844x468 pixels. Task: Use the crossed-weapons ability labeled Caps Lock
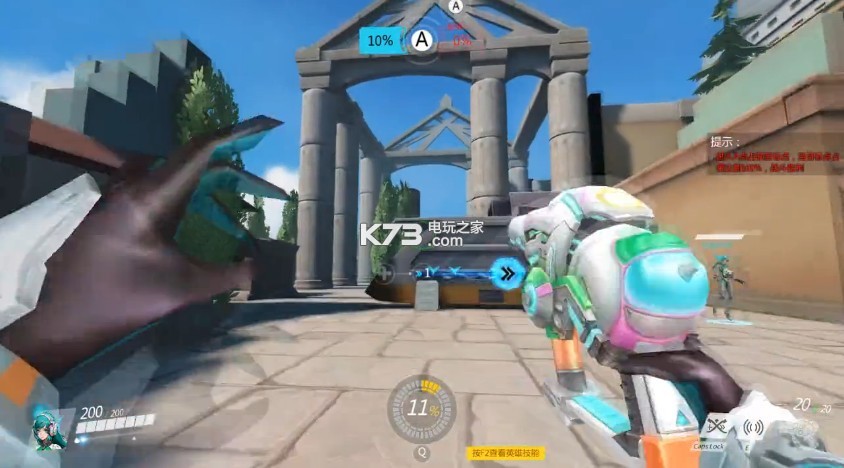click(x=714, y=427)
